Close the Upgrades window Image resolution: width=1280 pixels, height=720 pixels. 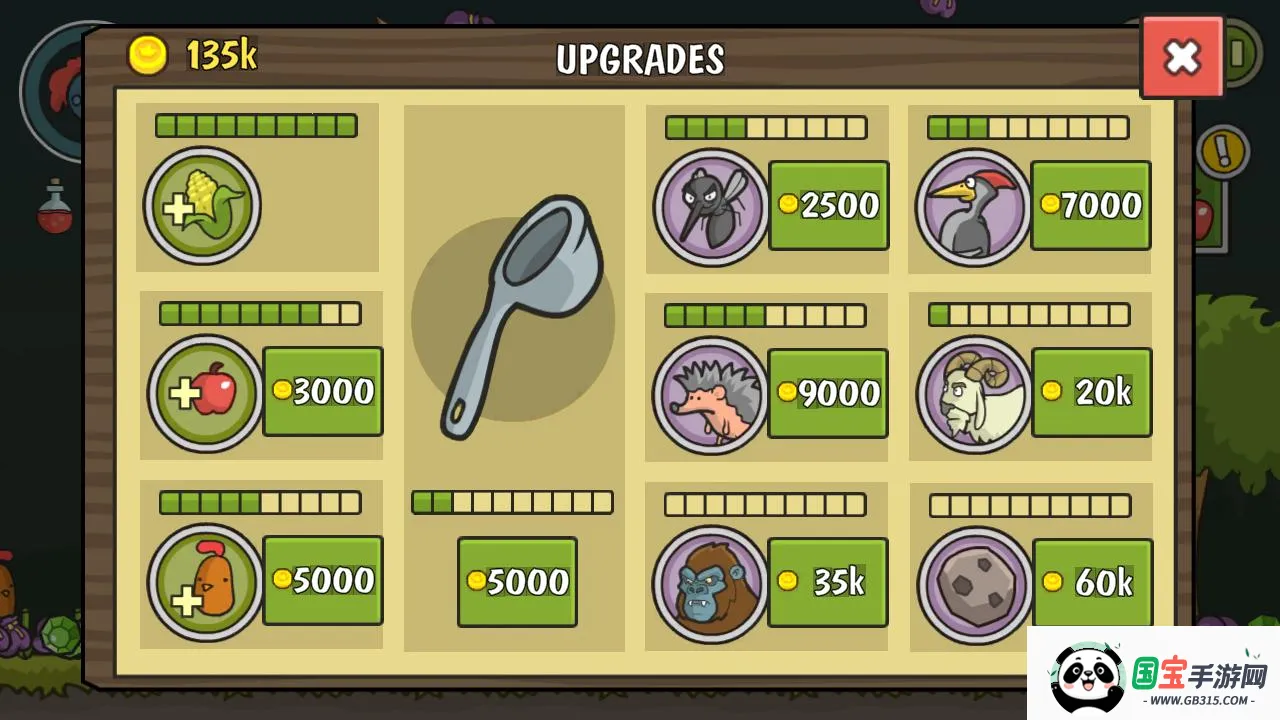pos(1182,57)
